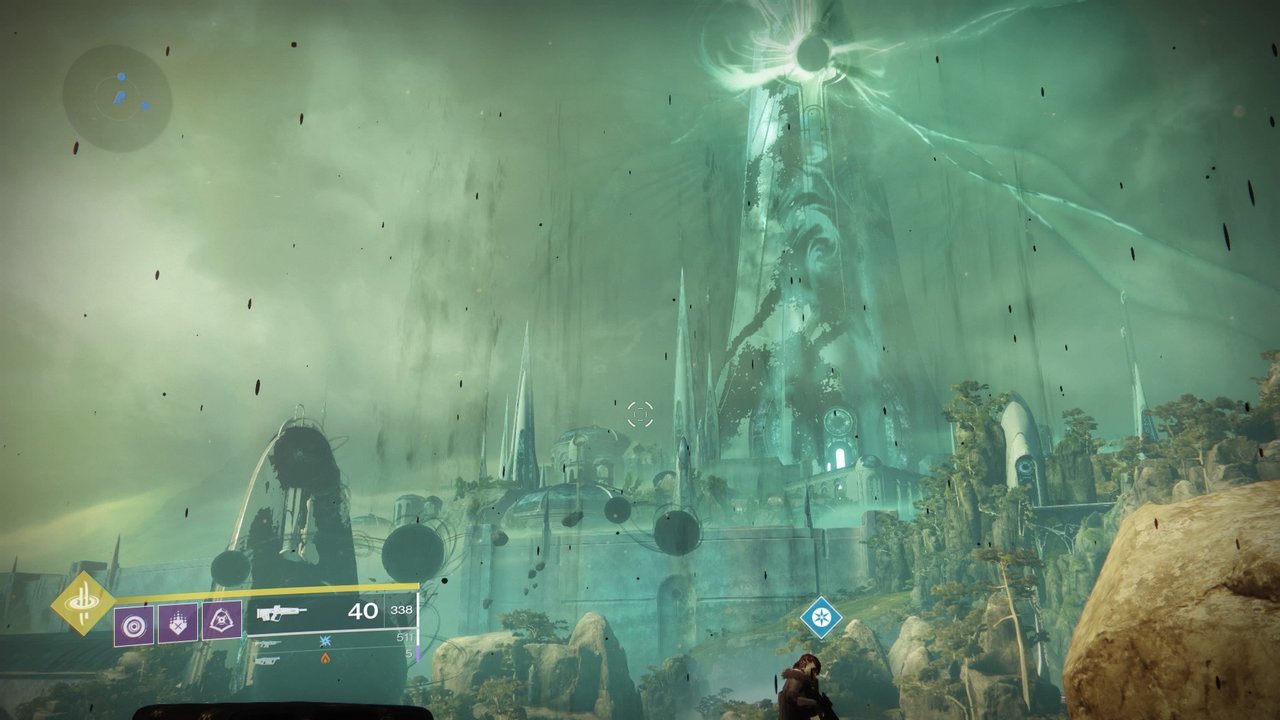Activate the golden Super ability diamond
This screenshot has height=720, width=1280.
83,603
